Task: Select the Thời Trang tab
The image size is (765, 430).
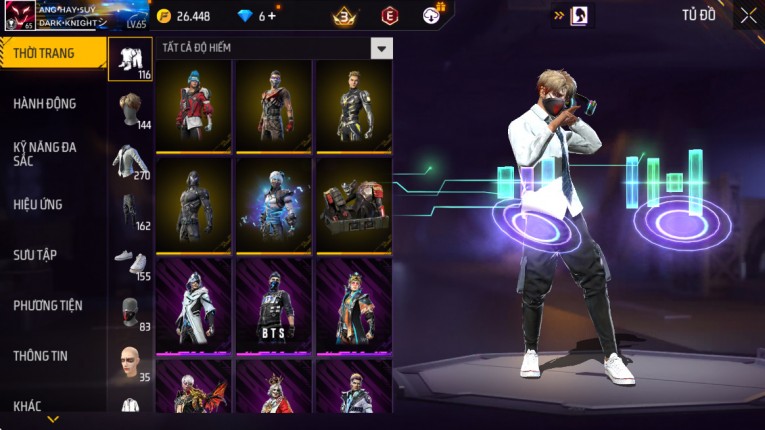Action: [x=45, y=53]
